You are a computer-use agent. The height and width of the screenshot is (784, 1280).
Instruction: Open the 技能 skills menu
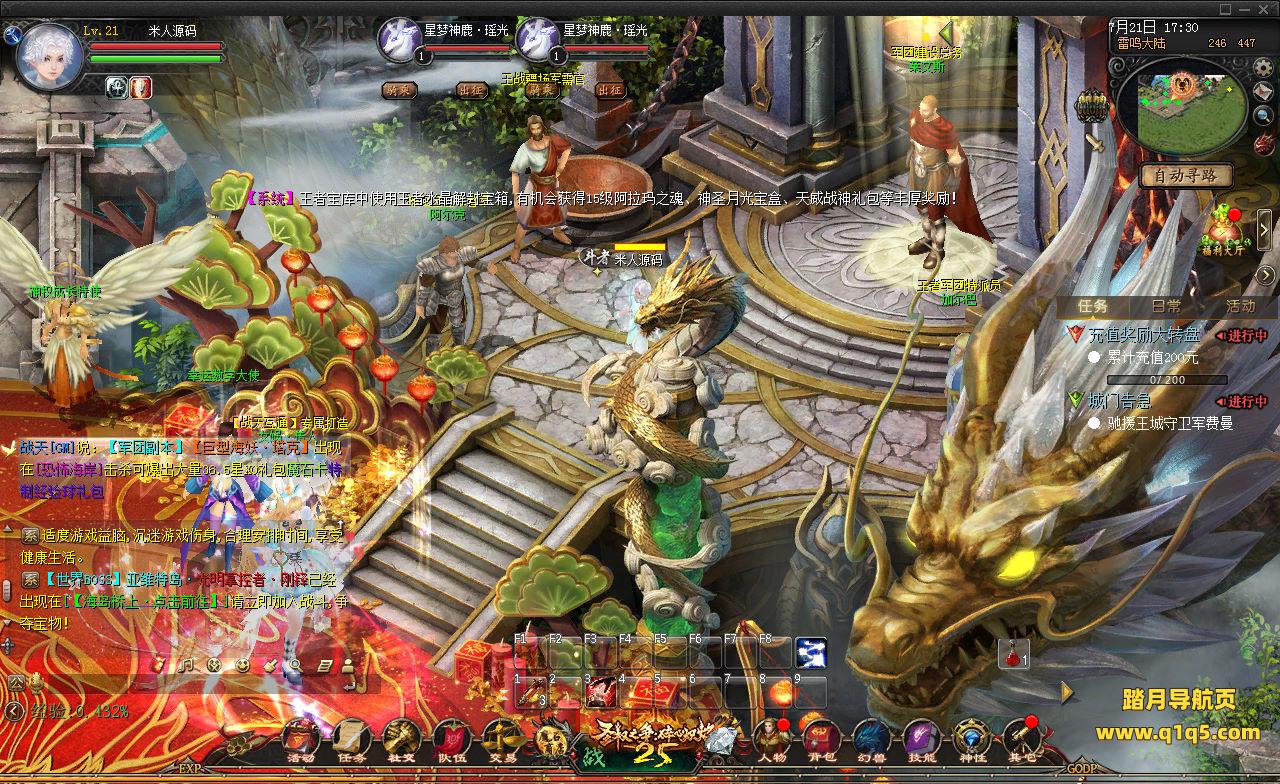[x=921, y=739]
